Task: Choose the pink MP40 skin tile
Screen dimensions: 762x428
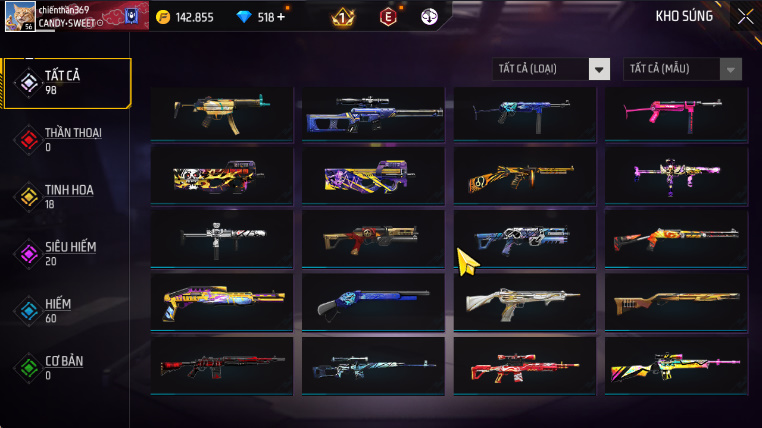Action: click(x=675, y=112)
